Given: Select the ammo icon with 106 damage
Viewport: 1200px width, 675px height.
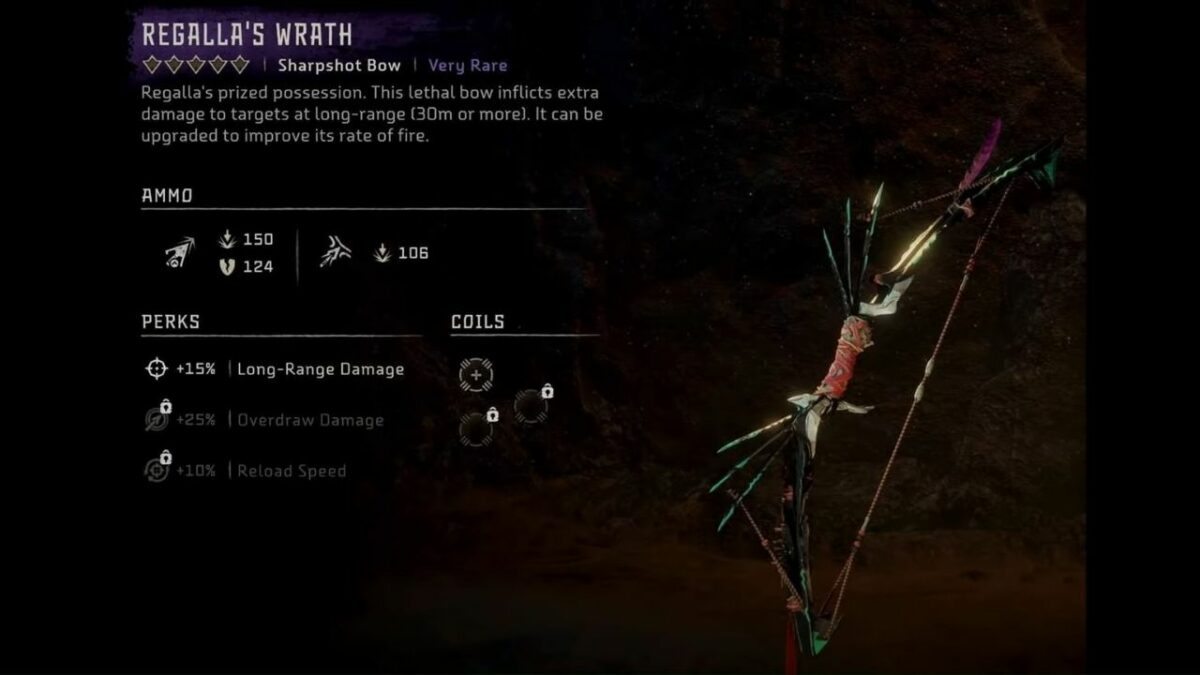Looking at the screenshot, I should coord(335,253).
